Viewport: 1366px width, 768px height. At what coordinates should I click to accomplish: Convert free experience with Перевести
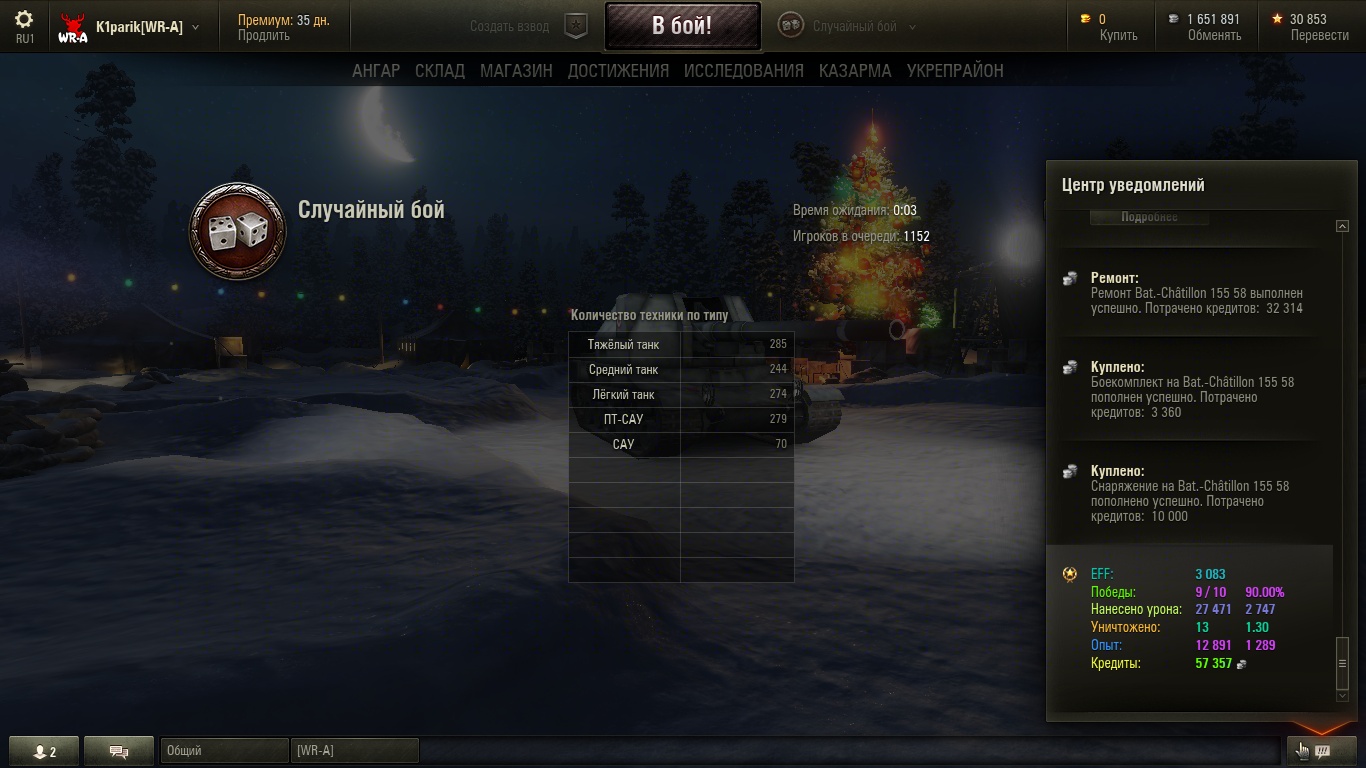click(1319, 36)
